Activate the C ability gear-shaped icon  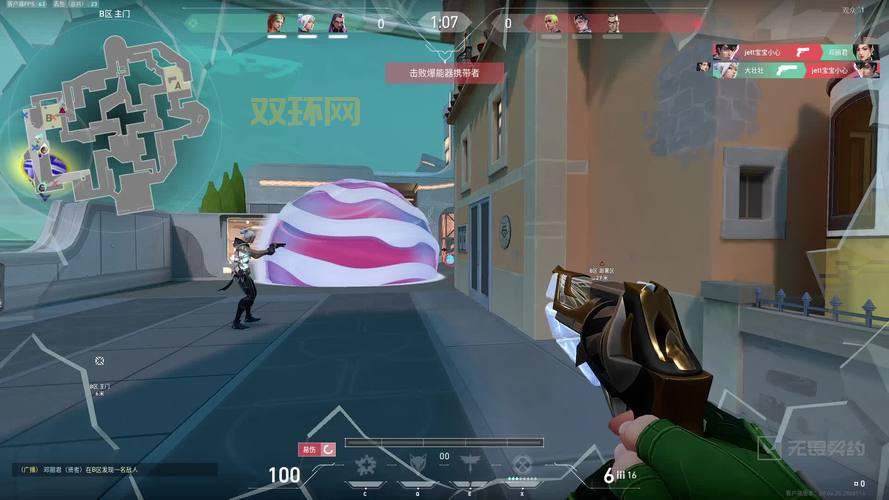(366, 465)
